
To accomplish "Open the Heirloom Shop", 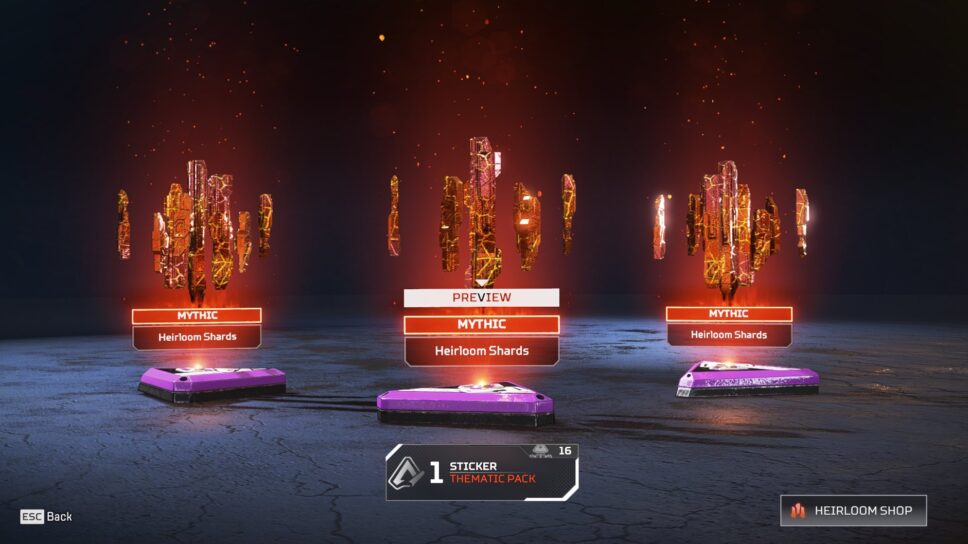I will (853, 510).
